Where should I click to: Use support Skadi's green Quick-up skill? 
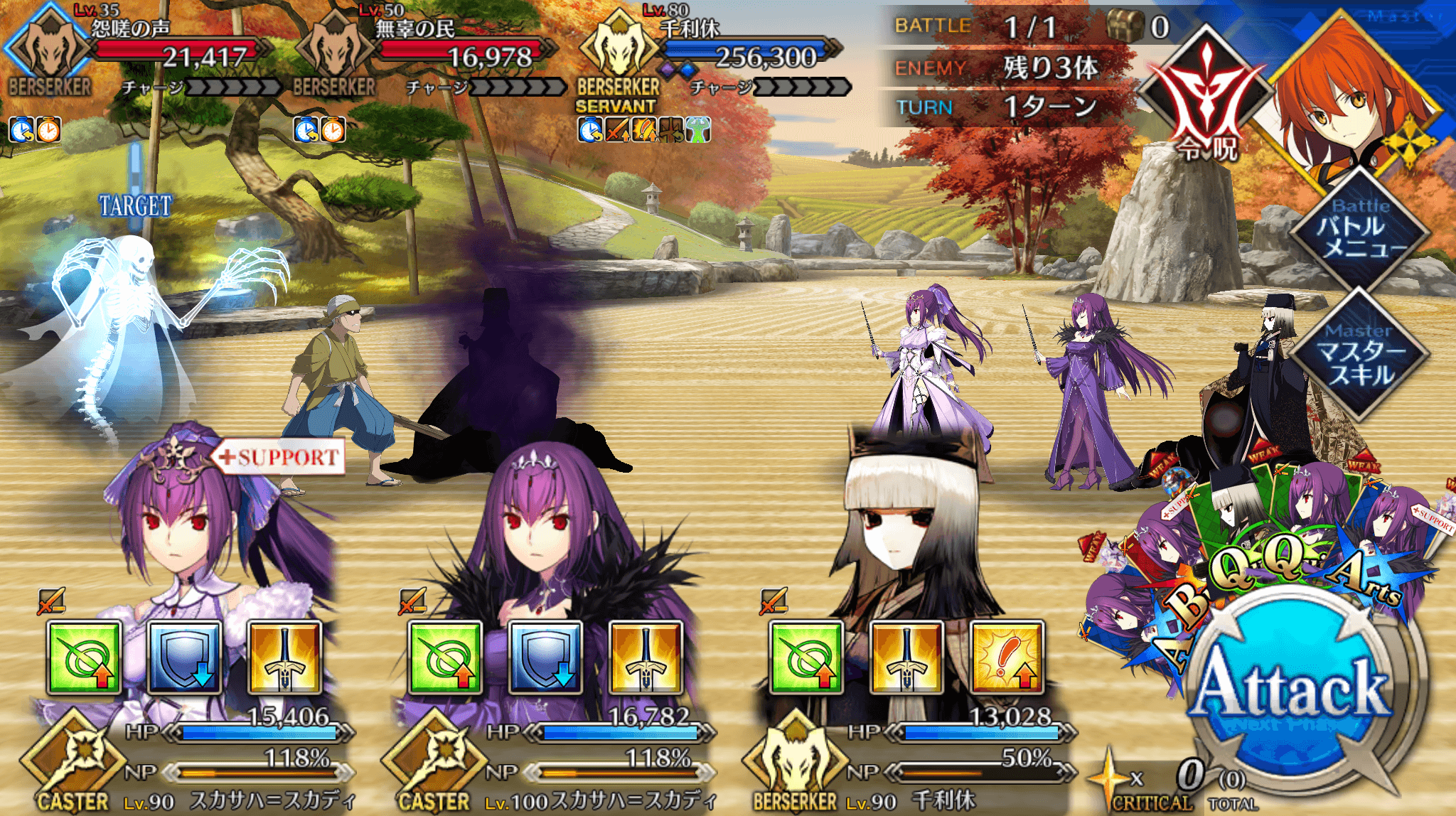pyautogui.click(x=84, y=658)
